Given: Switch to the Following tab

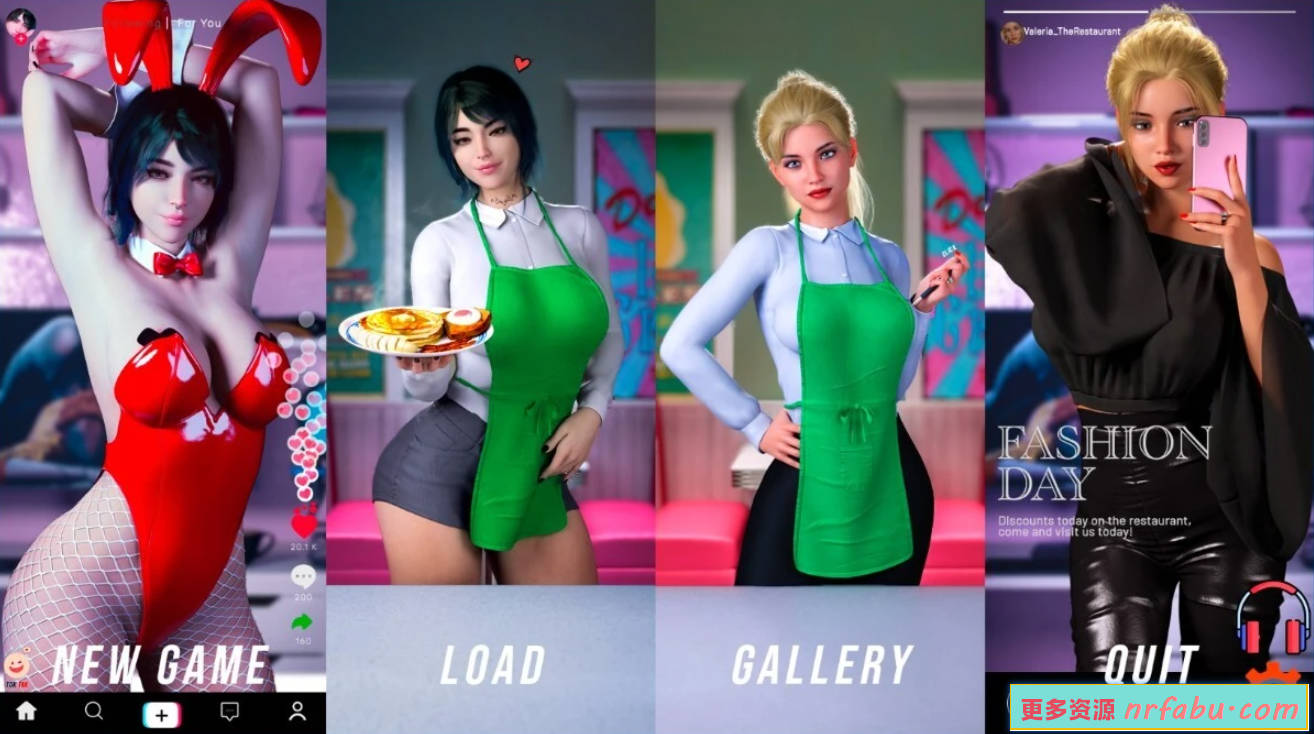Looking at the screenshot, I should 136,23.
